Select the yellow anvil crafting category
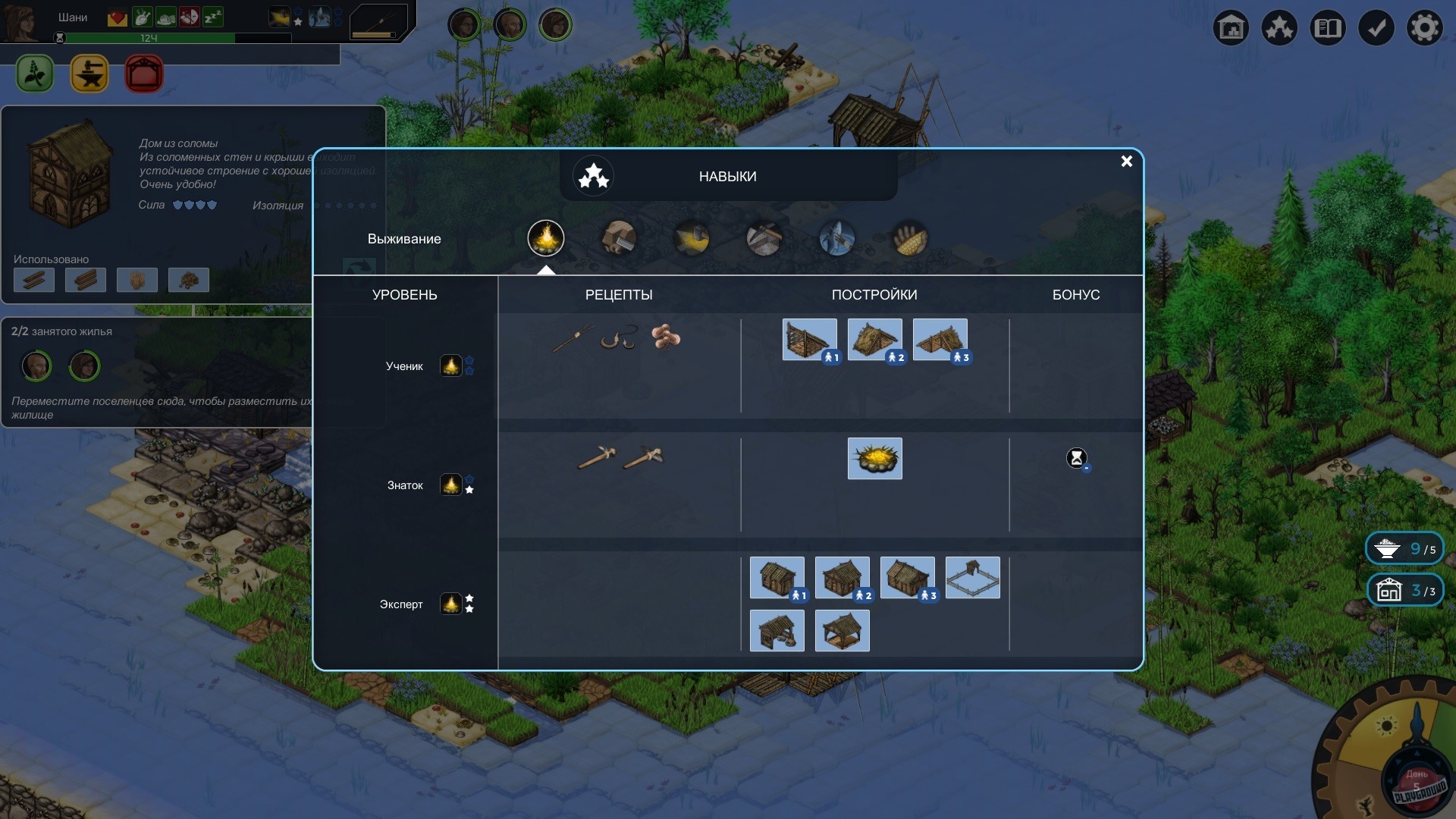The image size is (1456, 819). [89, 74]
